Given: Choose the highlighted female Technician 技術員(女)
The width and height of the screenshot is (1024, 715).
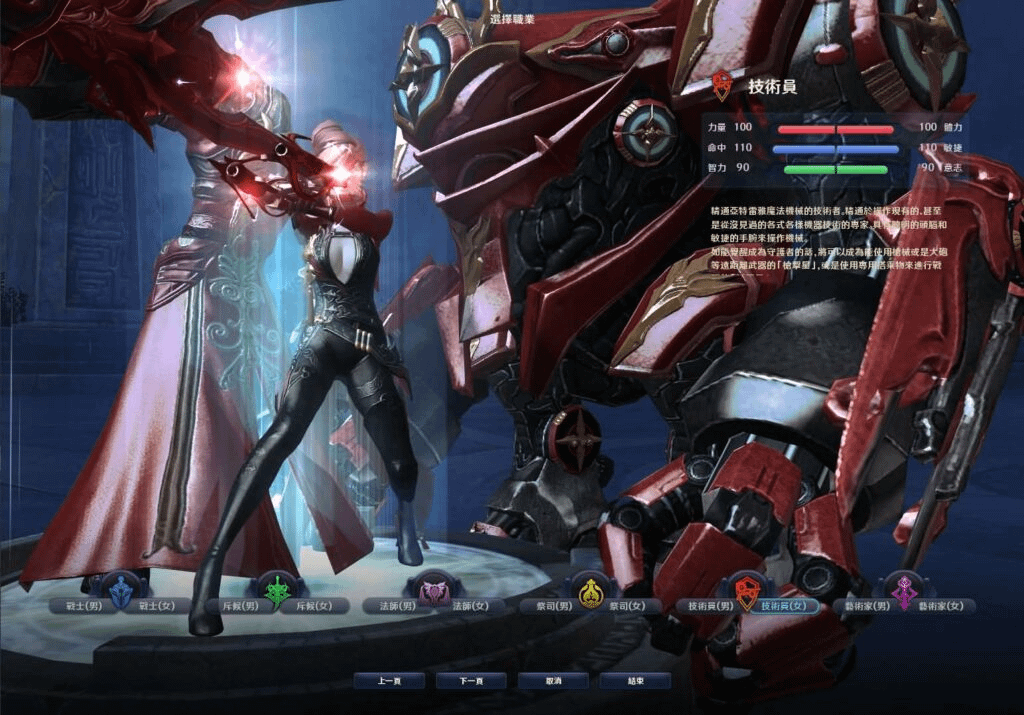Looking at the screenshot, I should click(786, 606).
